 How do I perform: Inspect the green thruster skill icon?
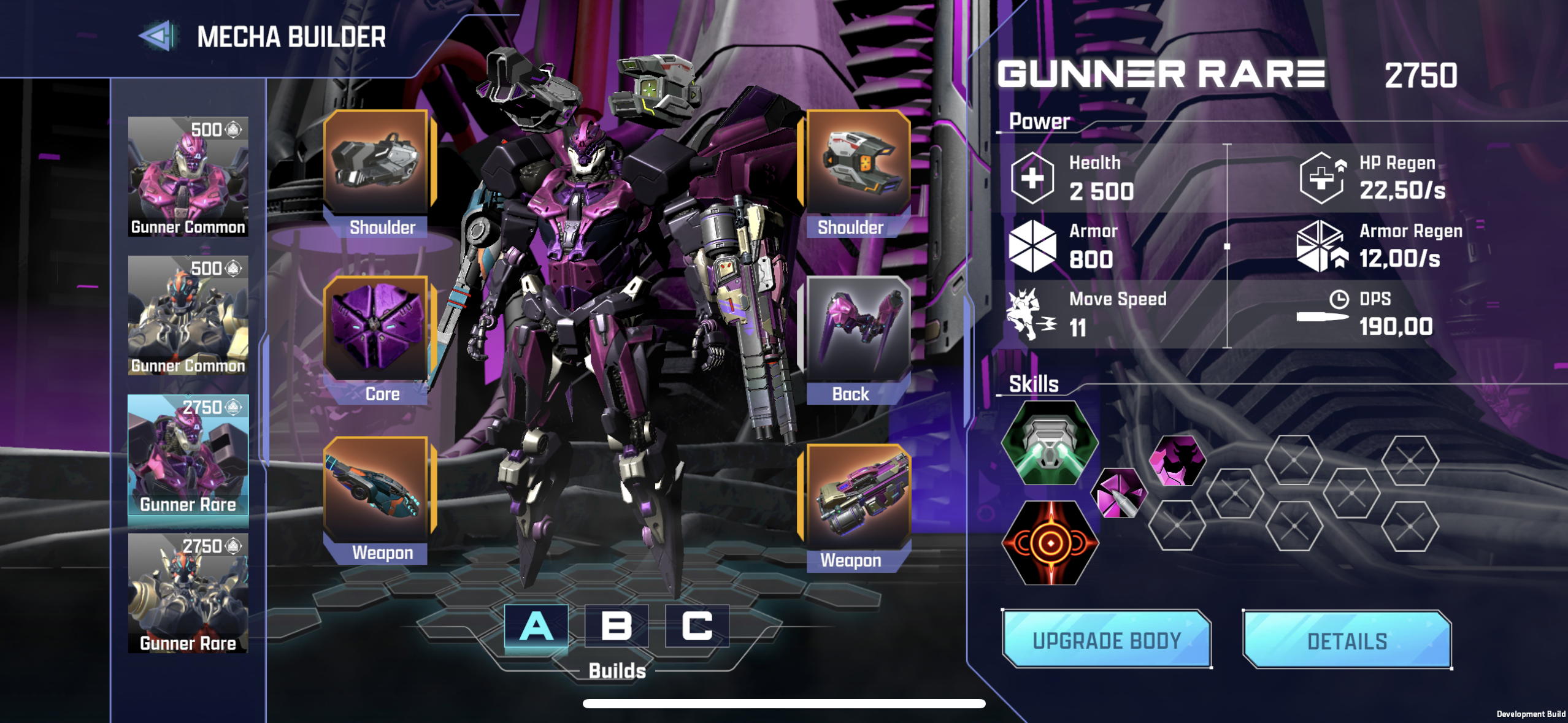coord(1050,443)
